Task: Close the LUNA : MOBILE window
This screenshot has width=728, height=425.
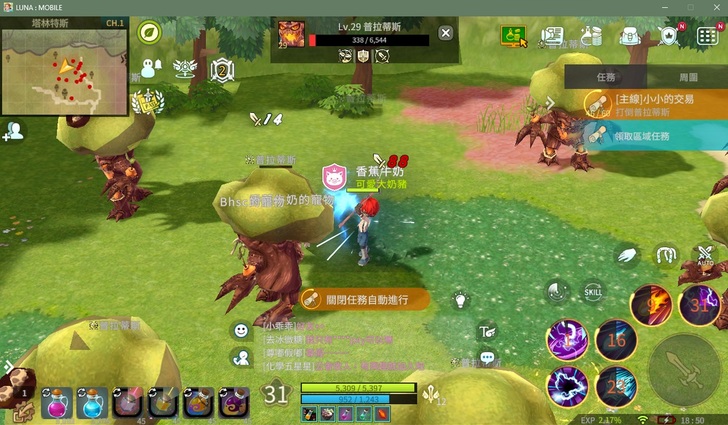Action: pyautogui.click(x=714, y=7)
